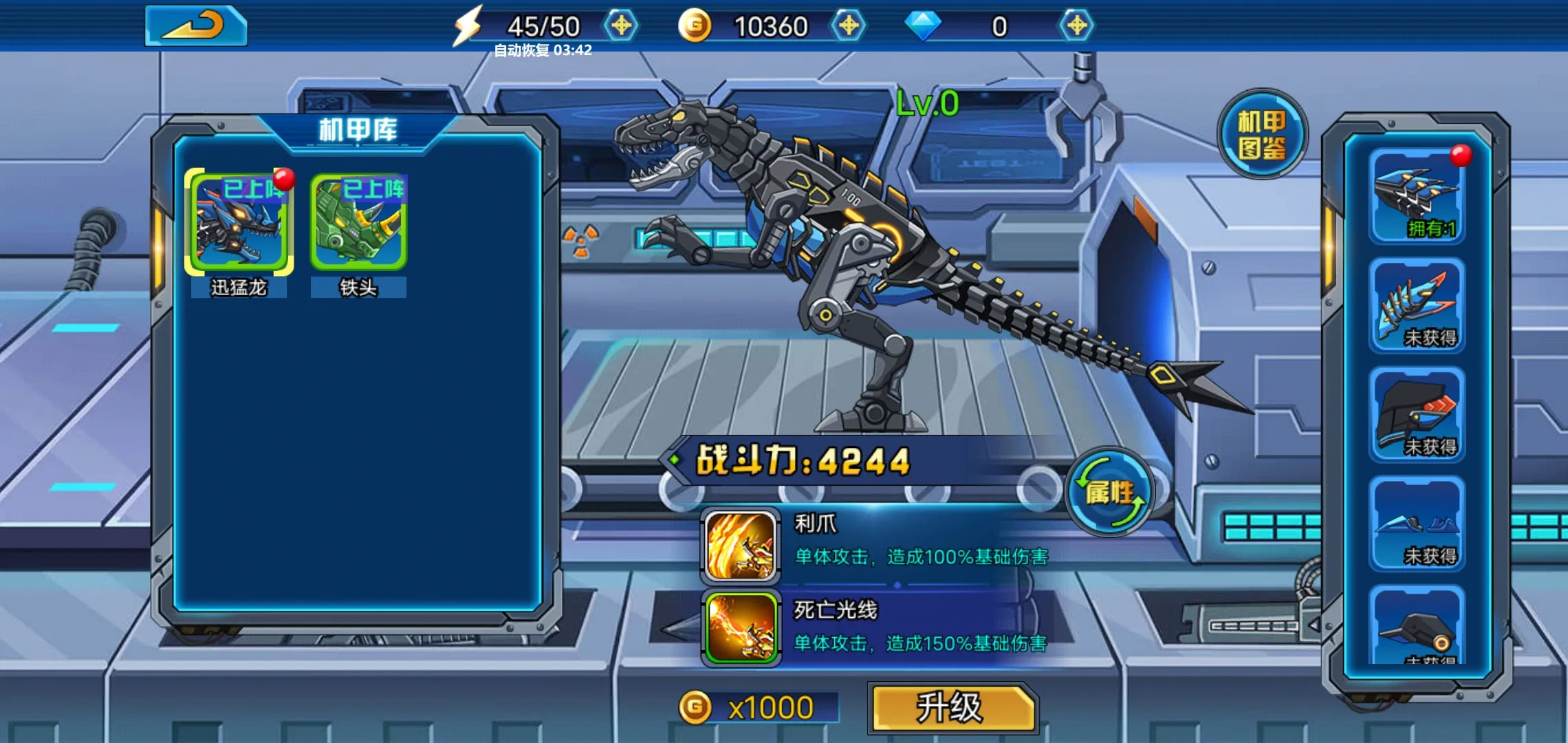Select the unobtained spiky blue claw part
The height and width of the screenshot is (743, 1568).
(1417, 305)
